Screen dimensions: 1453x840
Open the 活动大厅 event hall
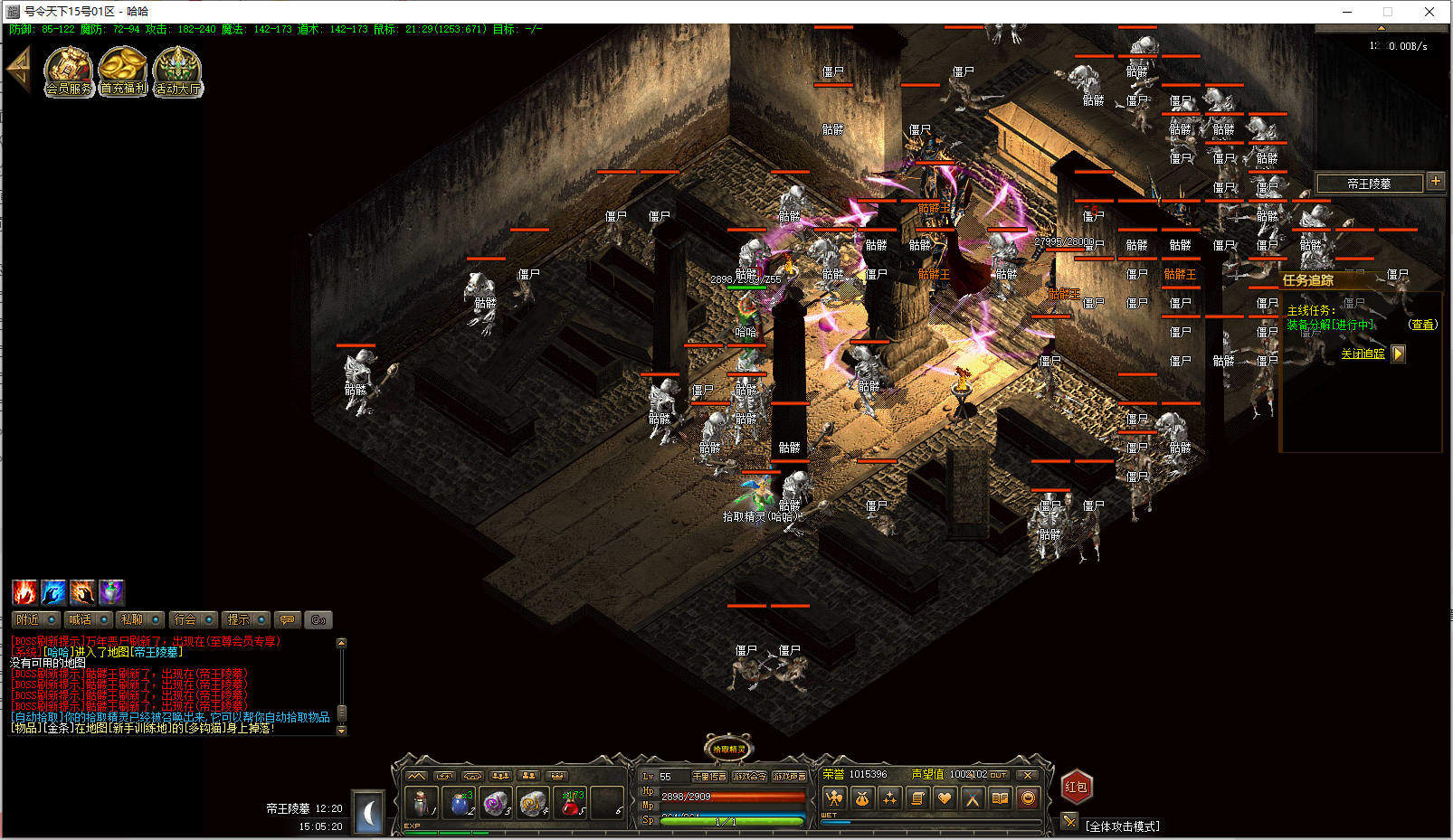[x=177, y=71]
